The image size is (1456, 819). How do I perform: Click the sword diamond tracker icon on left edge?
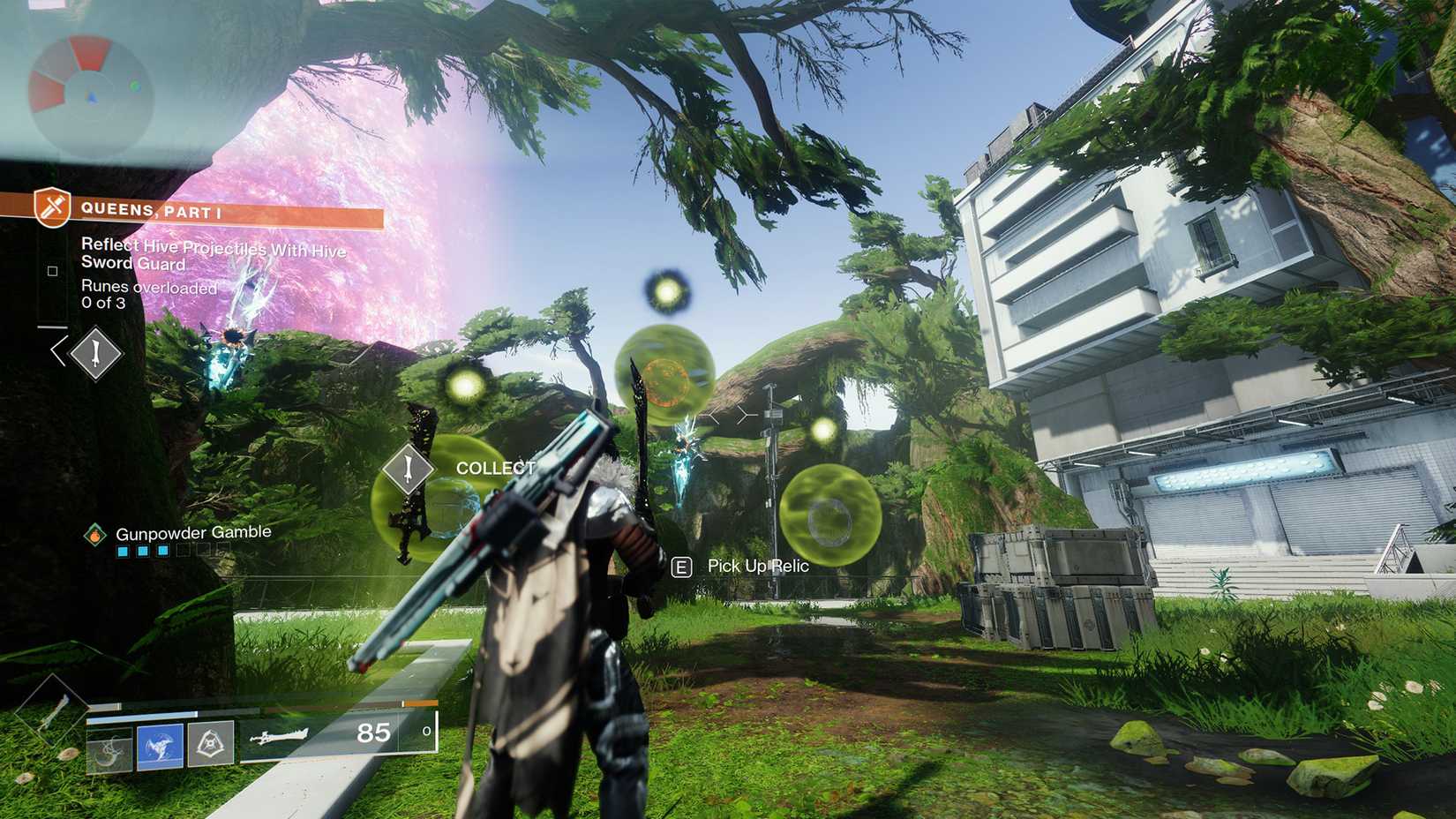click(x=94, y=355)
